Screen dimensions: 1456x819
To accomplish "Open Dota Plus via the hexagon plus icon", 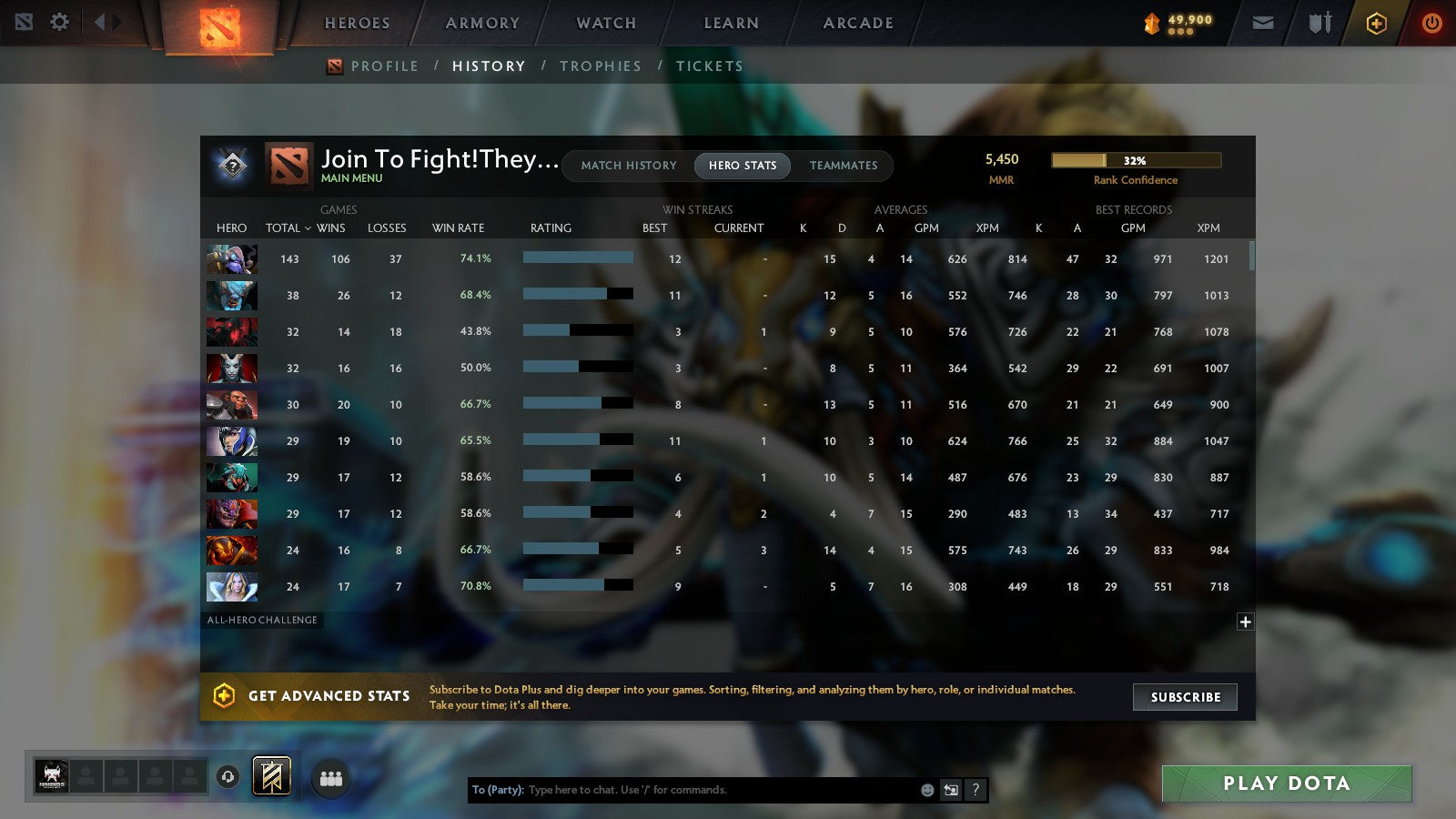I will point(1377,22).
